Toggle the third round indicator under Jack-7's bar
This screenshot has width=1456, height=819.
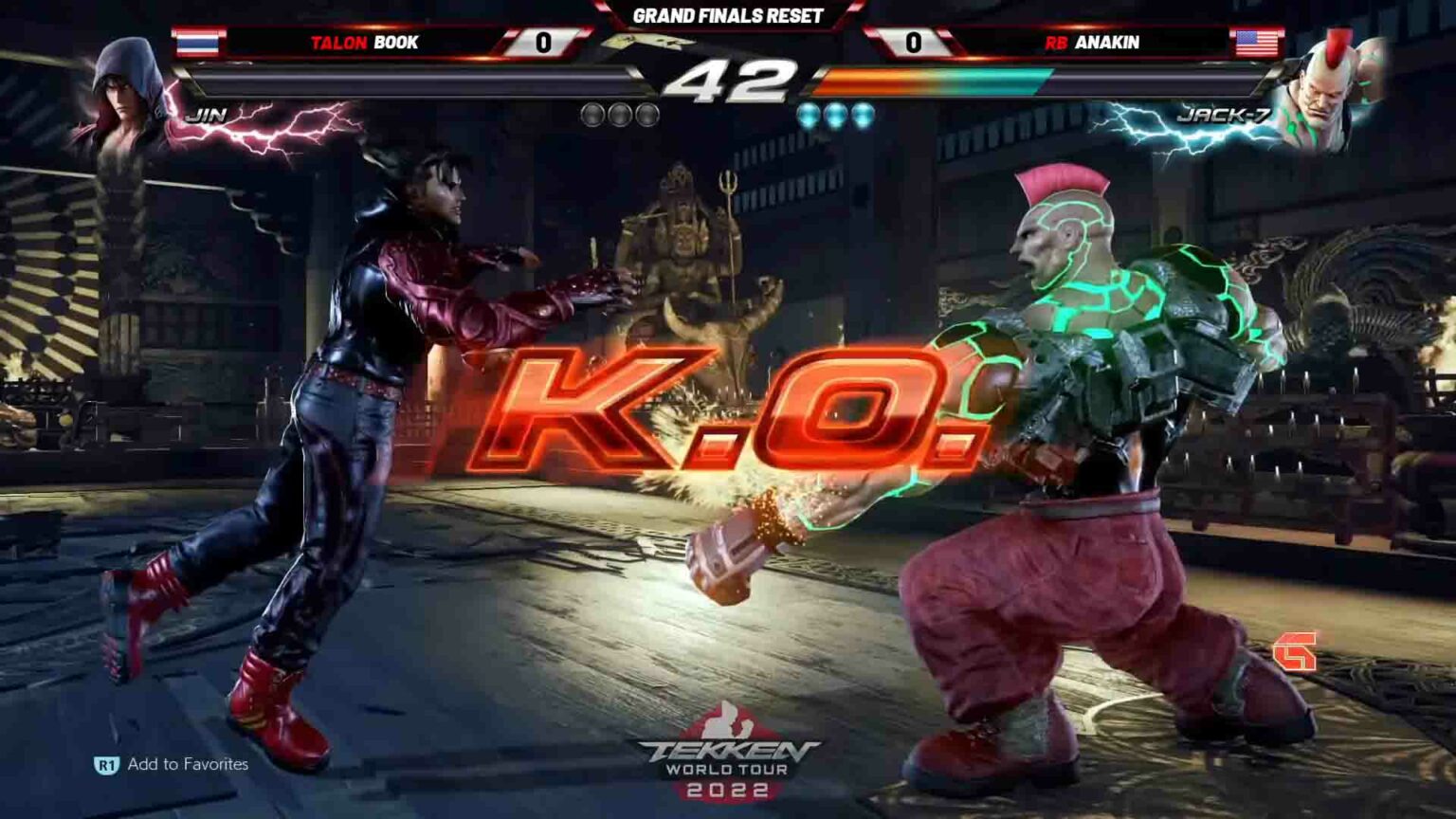coord(864,112)
